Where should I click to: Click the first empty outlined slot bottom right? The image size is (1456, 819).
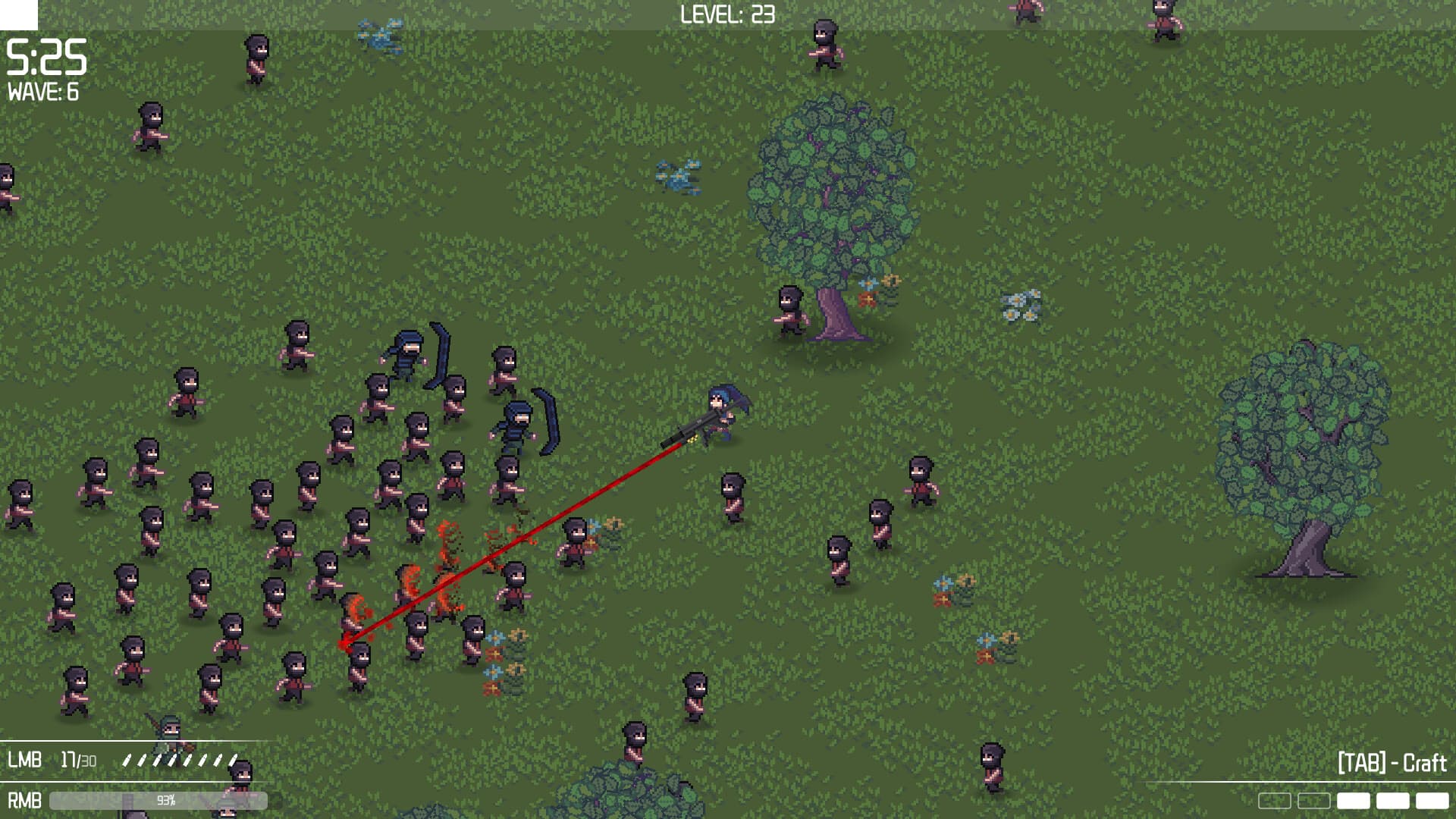coord(1275,800)
